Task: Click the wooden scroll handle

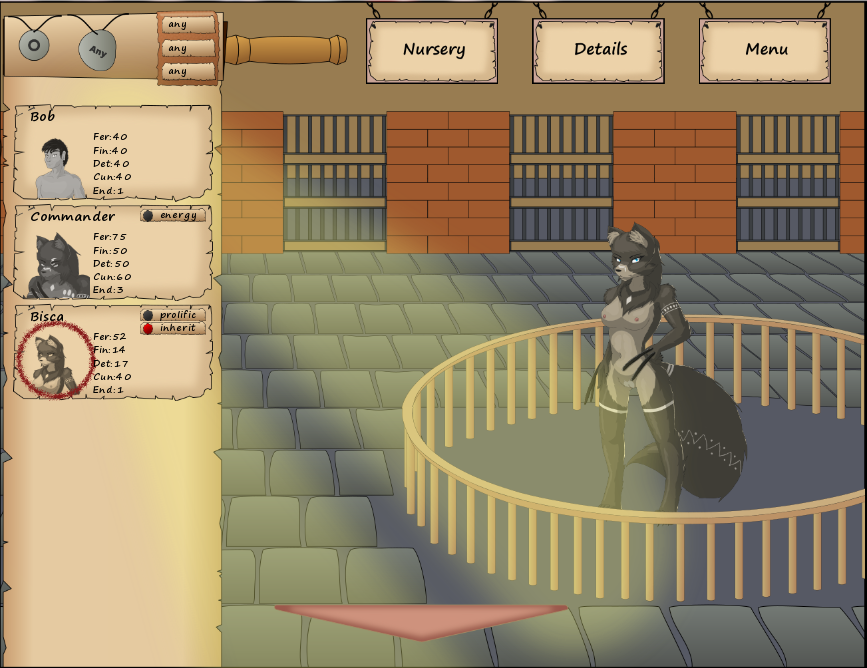Action: [286, 50]
